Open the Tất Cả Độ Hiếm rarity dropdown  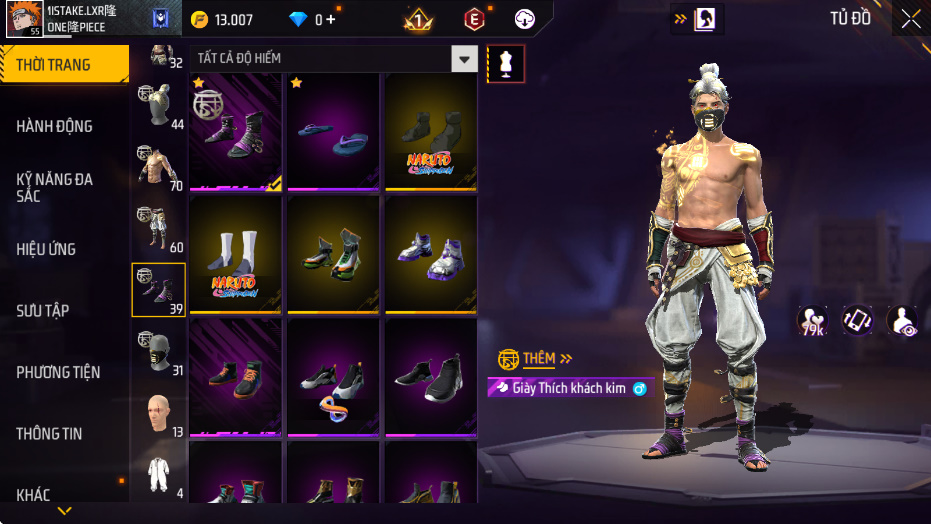[463, 59]
